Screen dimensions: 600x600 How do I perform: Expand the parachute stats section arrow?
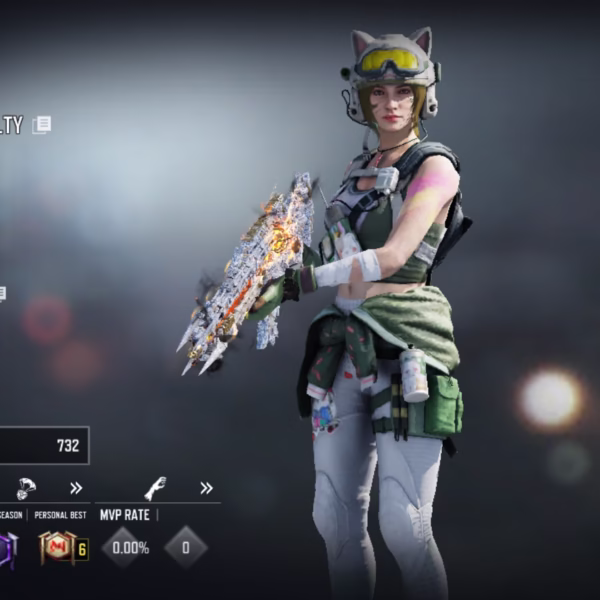point(76,488)
